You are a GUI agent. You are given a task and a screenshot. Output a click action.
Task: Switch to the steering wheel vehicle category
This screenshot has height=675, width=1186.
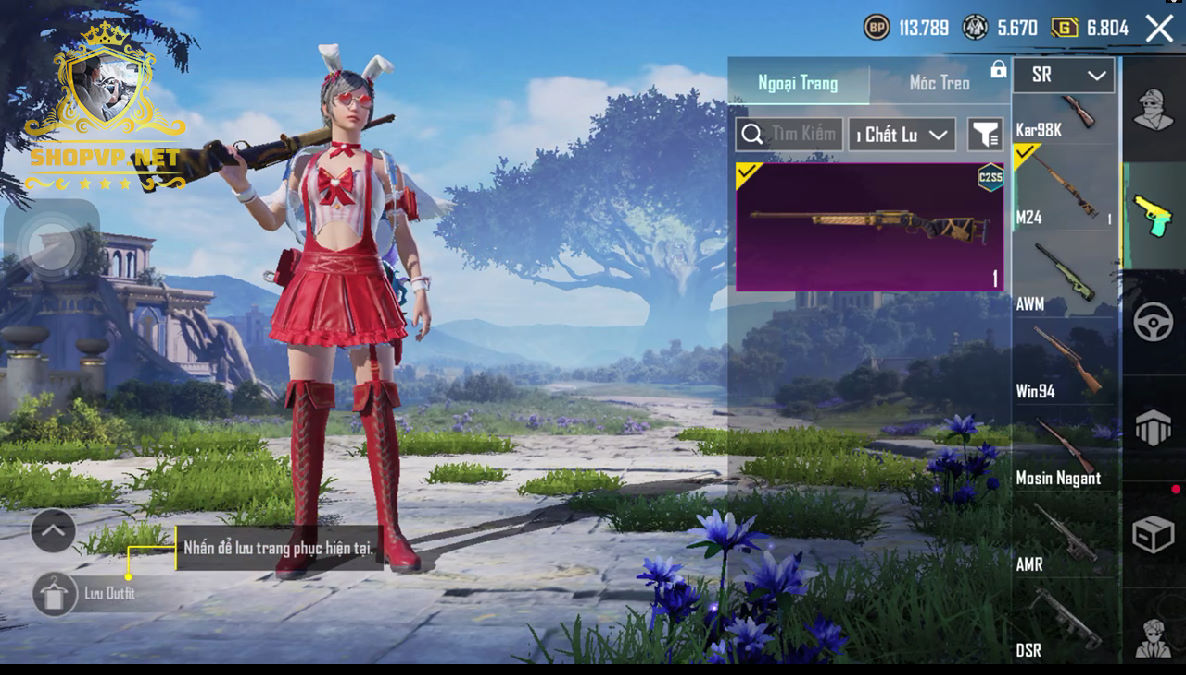point(1152,322)
